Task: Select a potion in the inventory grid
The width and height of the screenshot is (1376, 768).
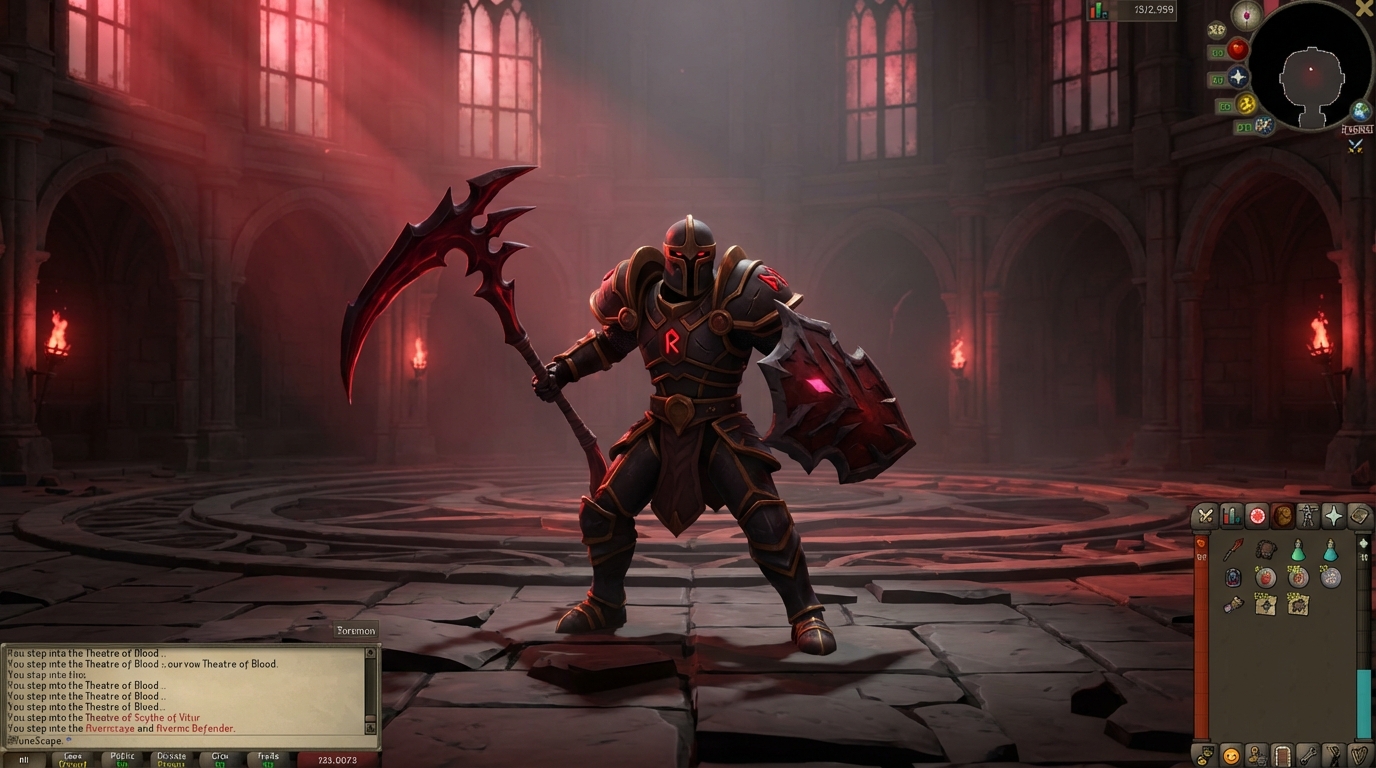Action: (x=1297, y=548)
